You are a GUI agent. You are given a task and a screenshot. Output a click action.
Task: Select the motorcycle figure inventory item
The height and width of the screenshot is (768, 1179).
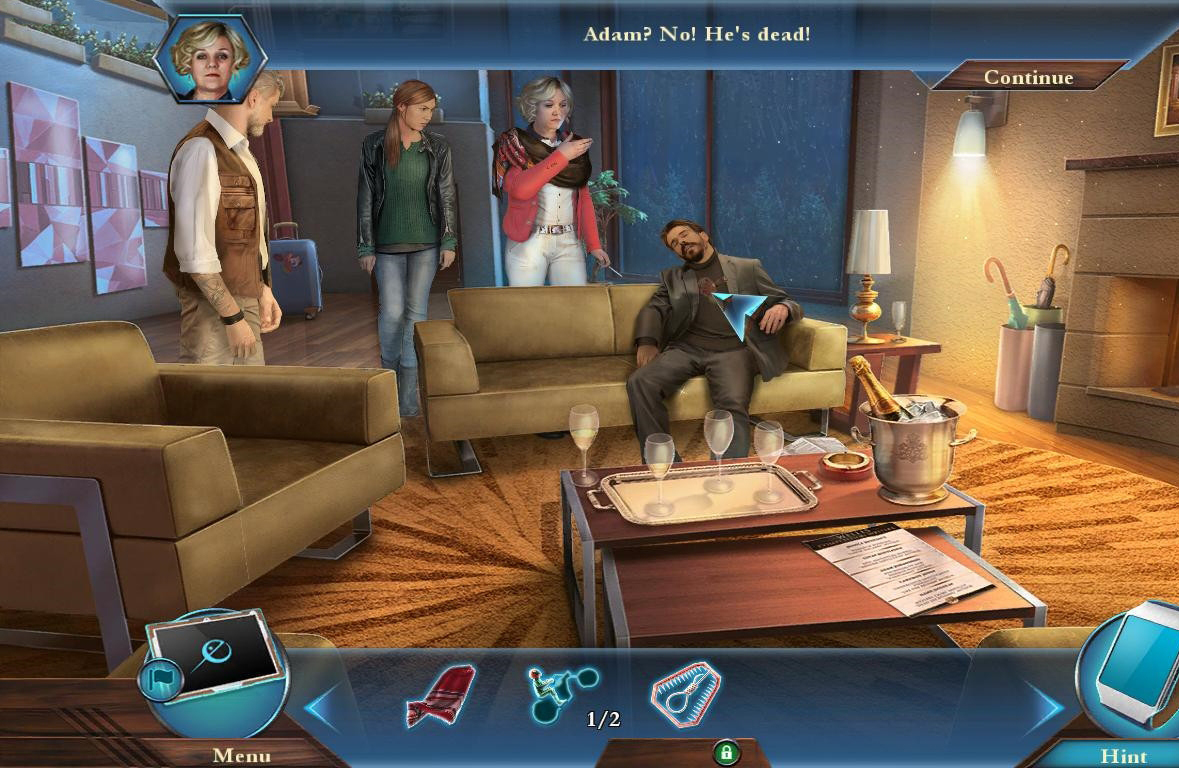click(561, 693)
